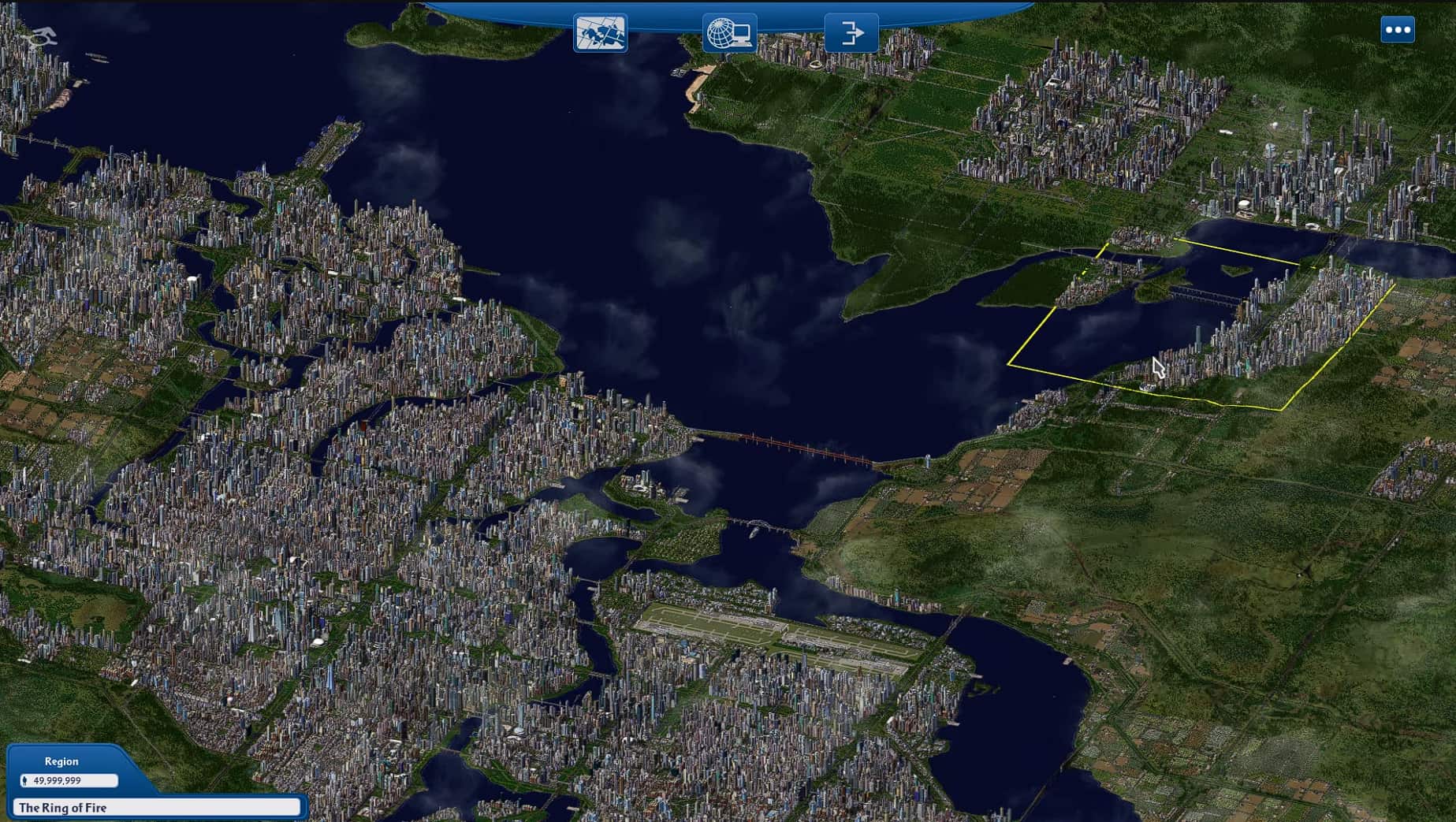The width and height of the screenshot is (1456, 822).
Task: Click the exit arrow button
Action: click(851, 33)
